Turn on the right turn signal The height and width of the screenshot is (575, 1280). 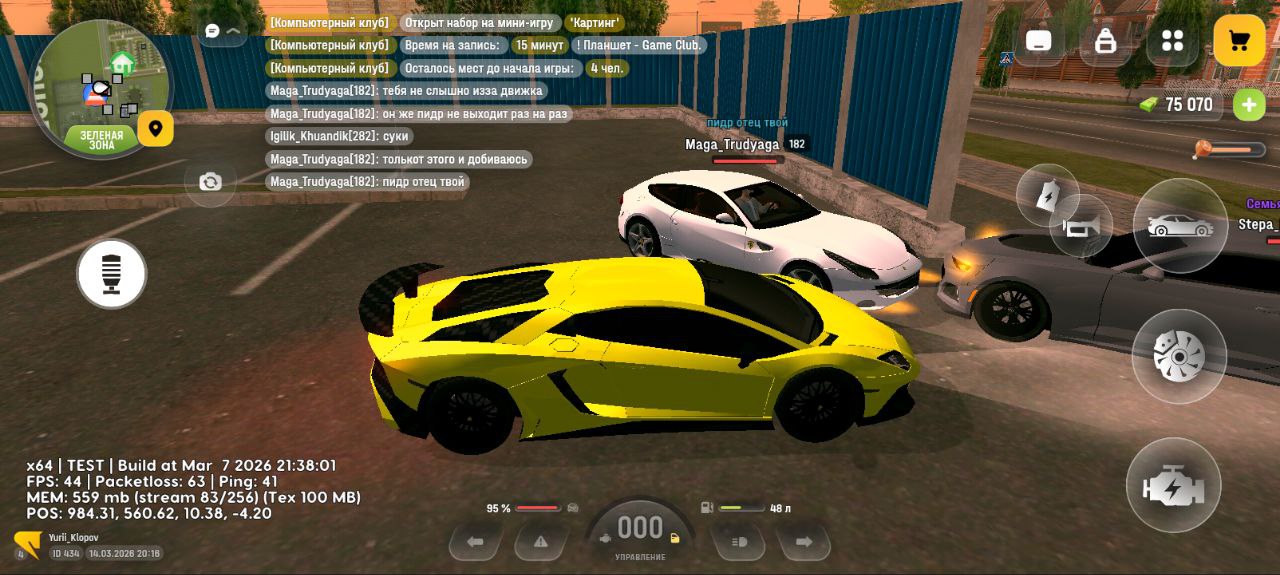804,542
